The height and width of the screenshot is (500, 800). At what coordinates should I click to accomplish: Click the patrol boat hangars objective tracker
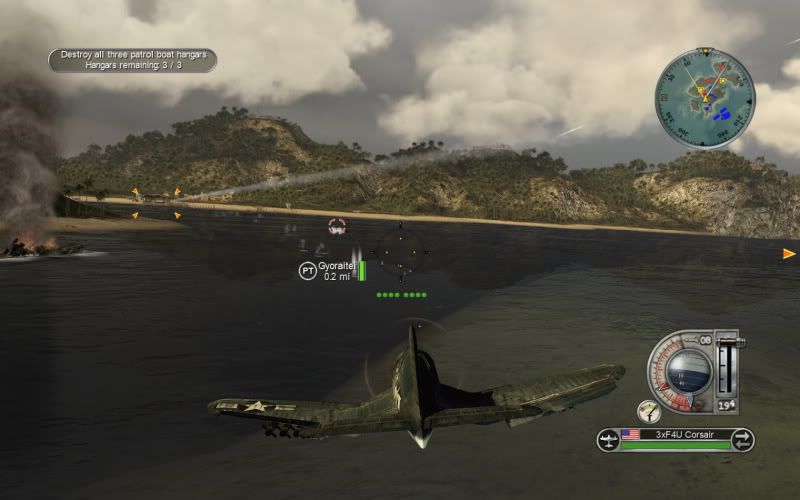coord(132,60)
